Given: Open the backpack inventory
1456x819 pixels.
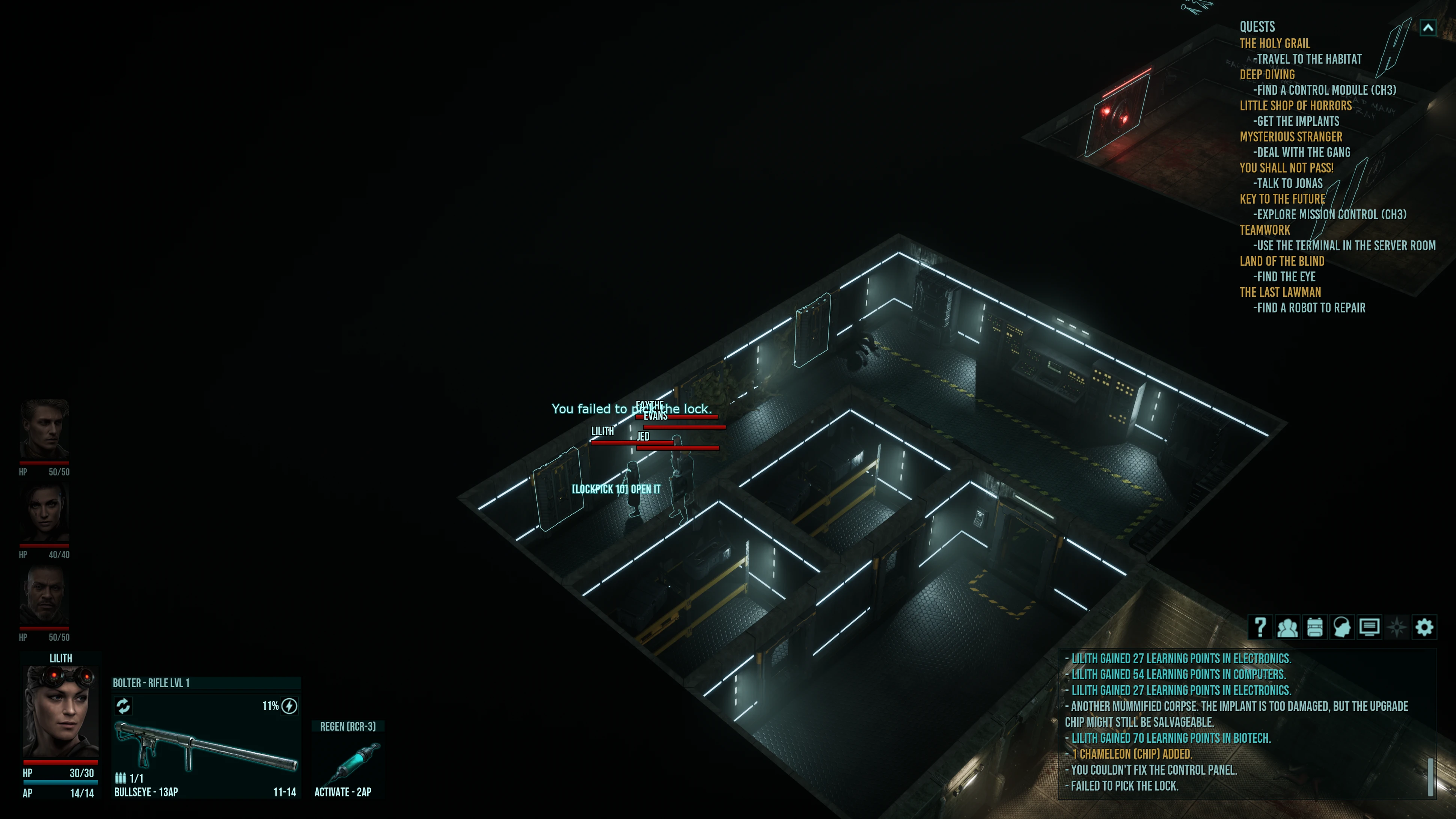Looking at the screenshot, I should pos(1315,627).
